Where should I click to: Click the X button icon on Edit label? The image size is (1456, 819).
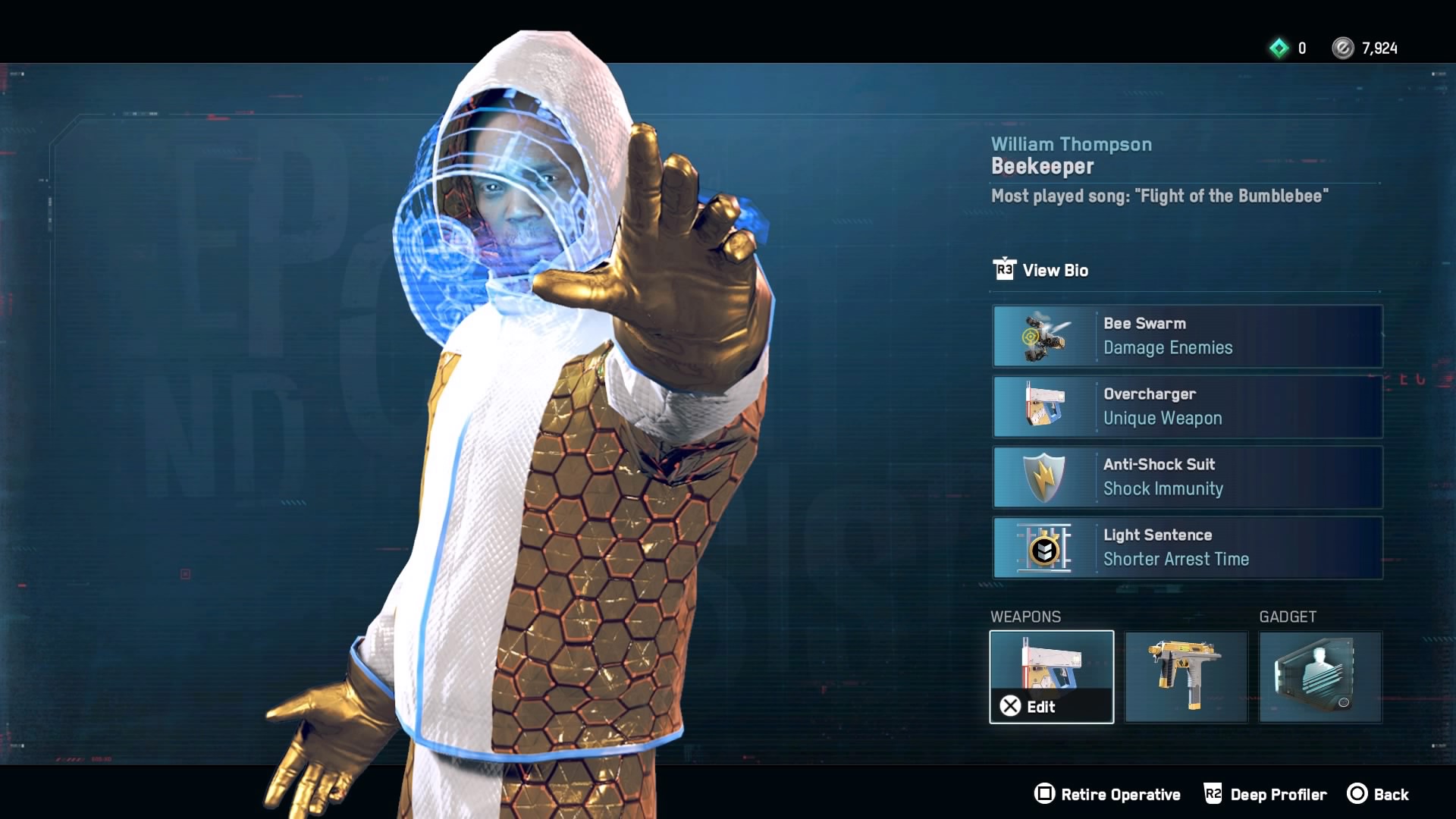pyautogui.click(x=1009, y=707)
